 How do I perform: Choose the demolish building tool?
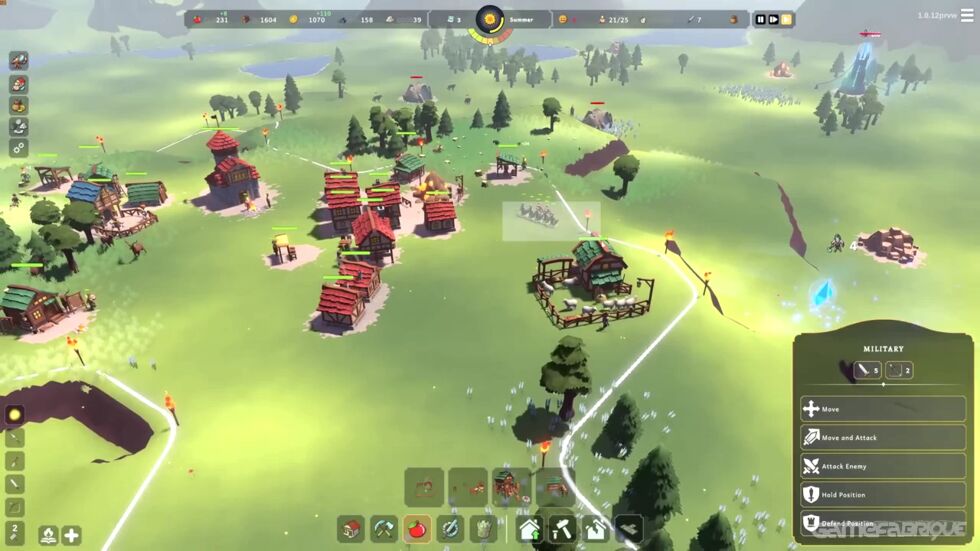[x=596, y=528]
